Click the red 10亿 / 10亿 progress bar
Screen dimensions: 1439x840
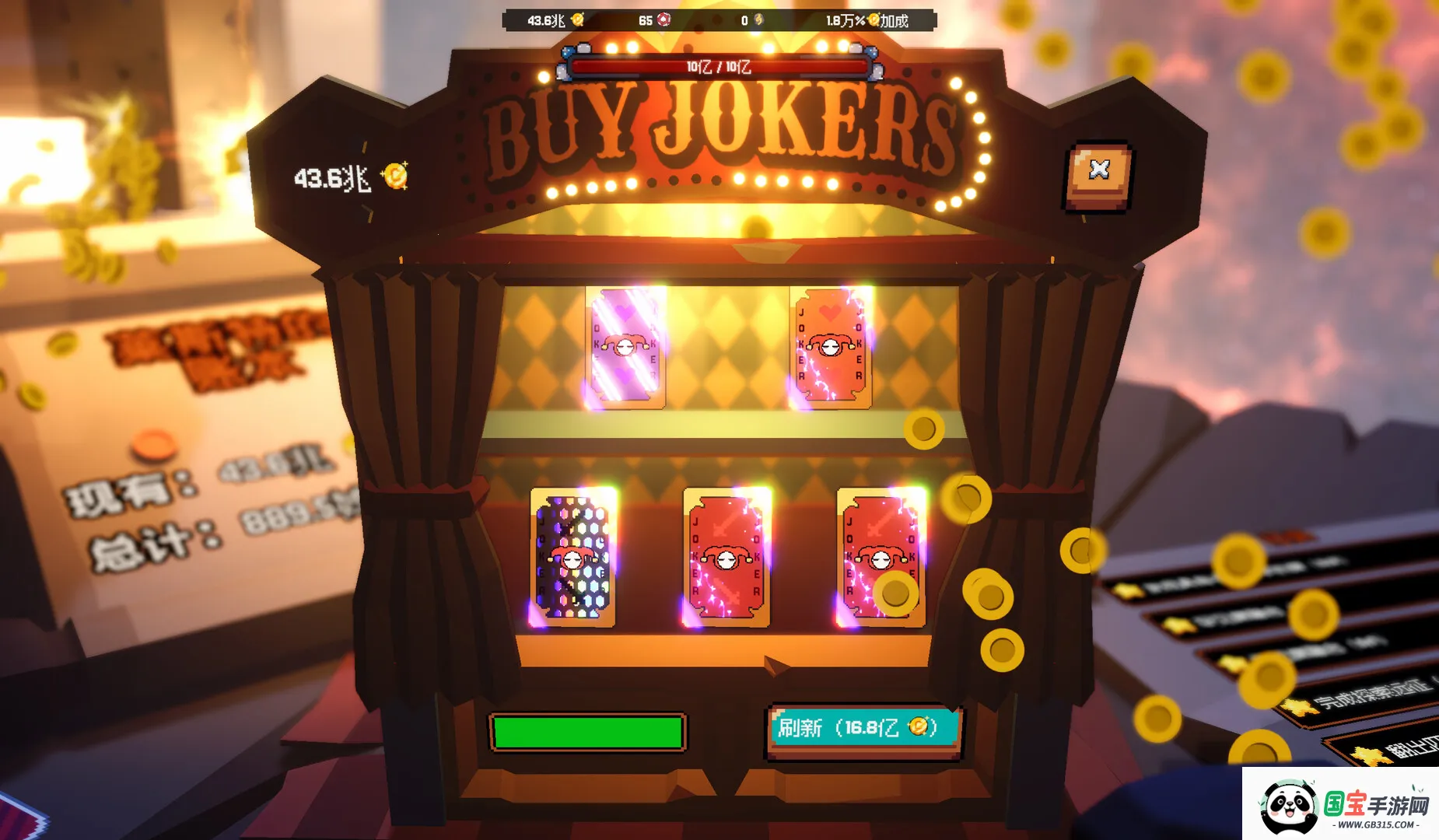719,68
